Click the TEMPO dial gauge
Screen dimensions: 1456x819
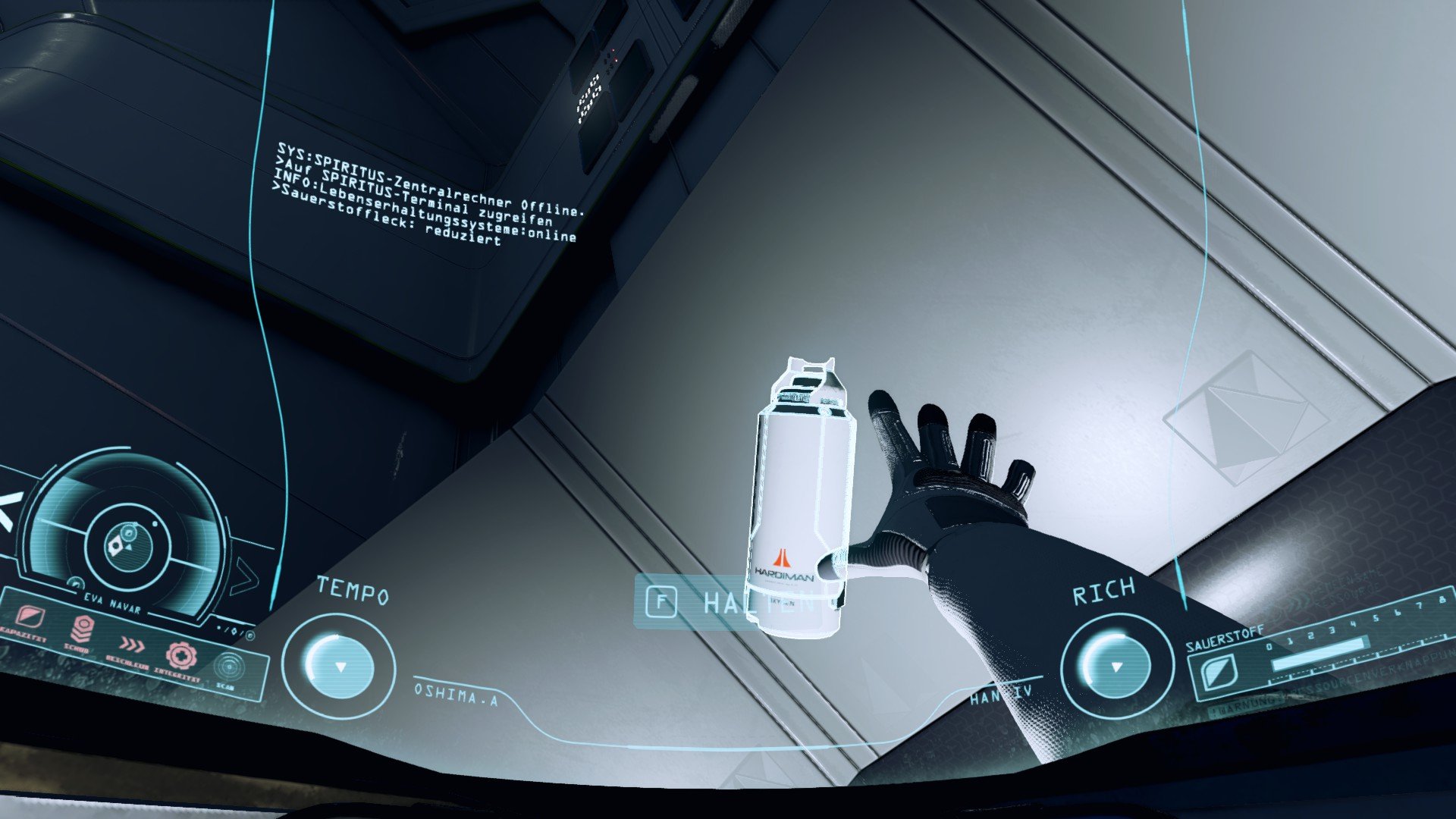pyautogui.click(x=339, y=666)
